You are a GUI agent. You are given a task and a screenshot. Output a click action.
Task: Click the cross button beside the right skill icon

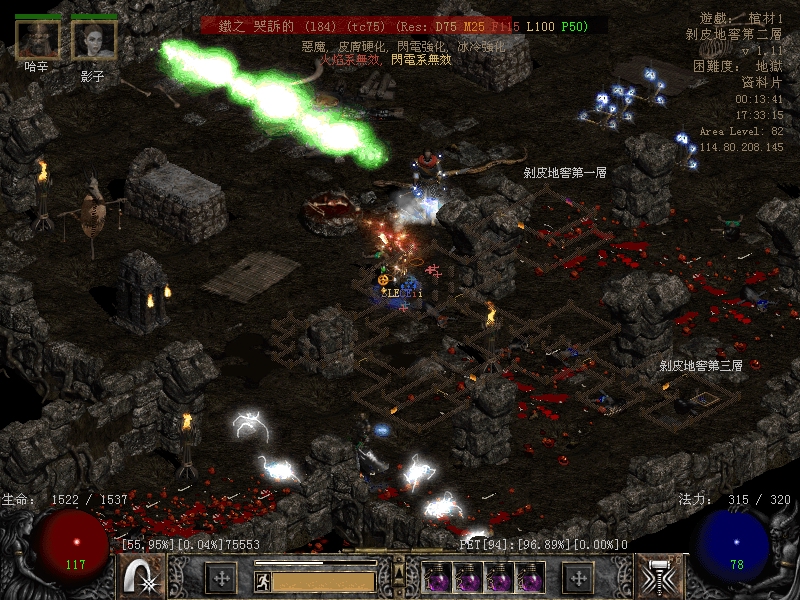[x=578, y=578]
